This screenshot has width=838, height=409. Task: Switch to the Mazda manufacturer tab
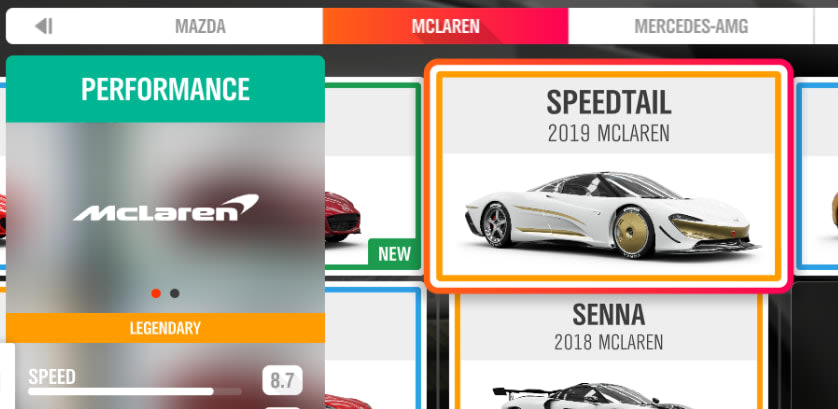pyautogui.click(x=198, y=27)
